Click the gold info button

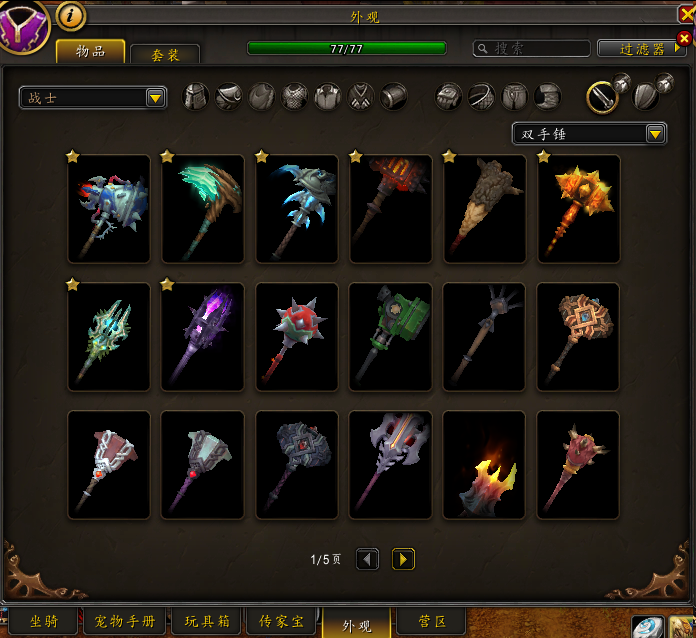pos(70,15)
